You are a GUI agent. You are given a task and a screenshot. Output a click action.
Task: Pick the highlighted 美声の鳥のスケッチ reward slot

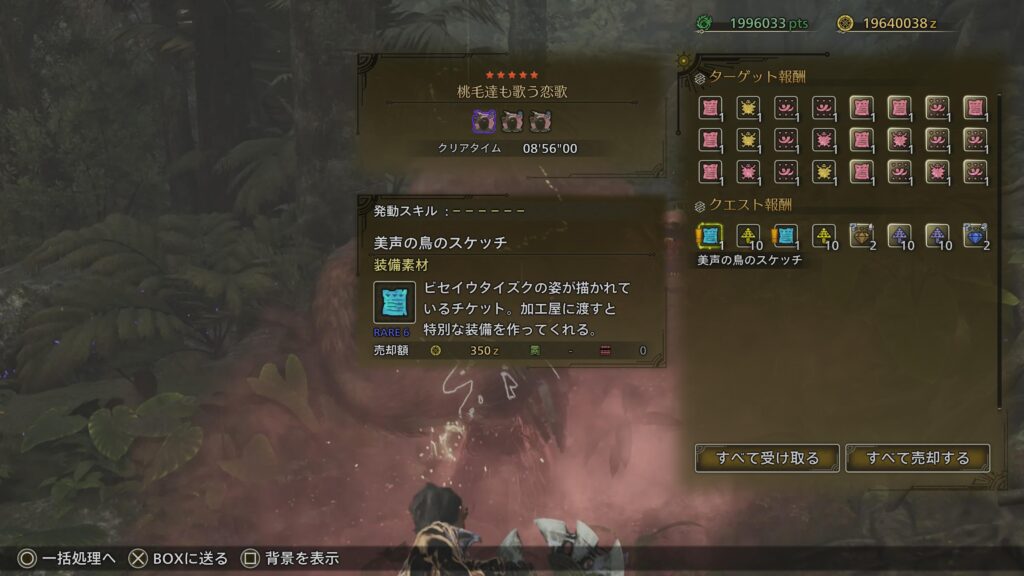point(710,236)
